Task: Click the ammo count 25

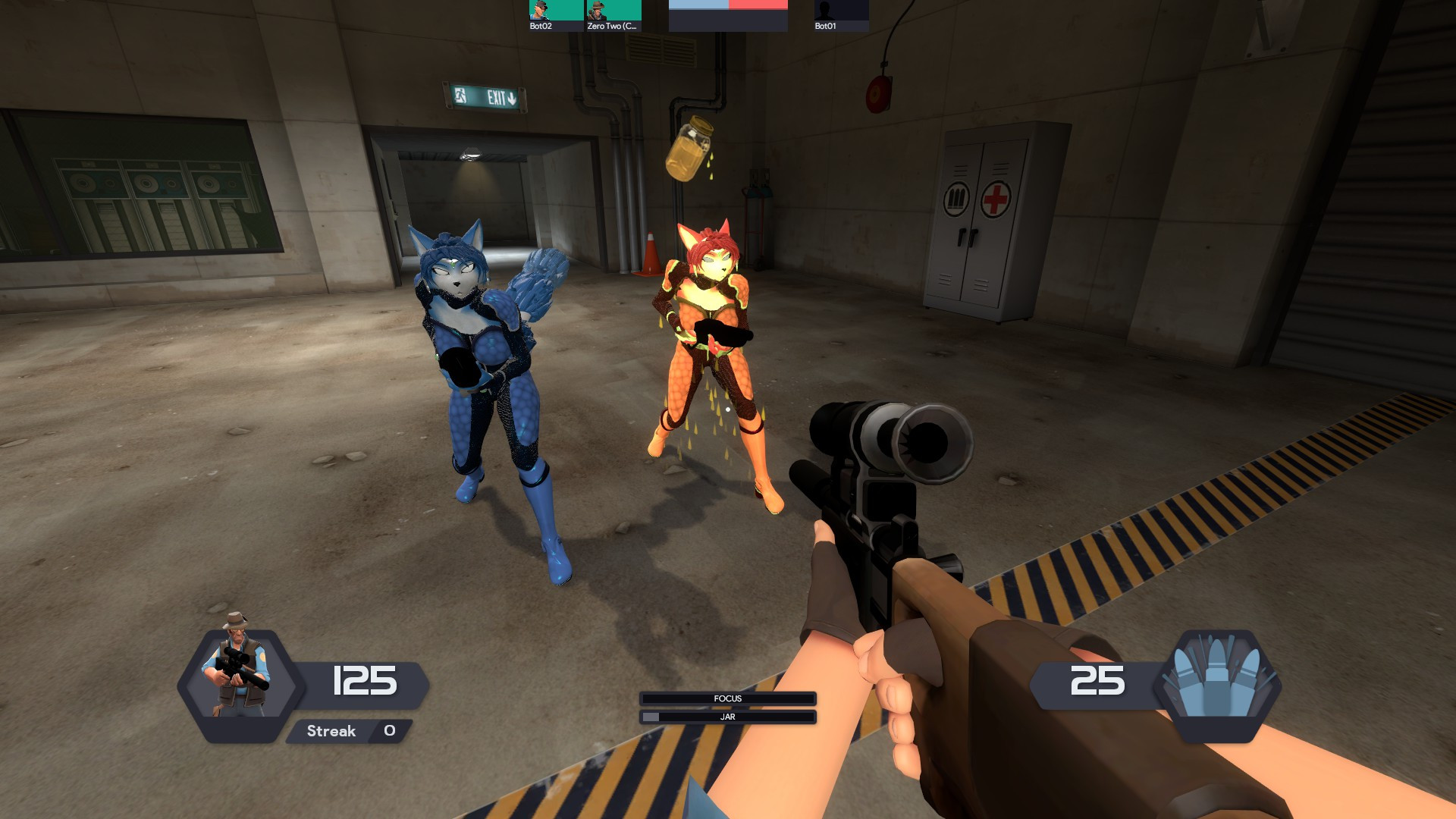Action: [x=1099, y=681]
